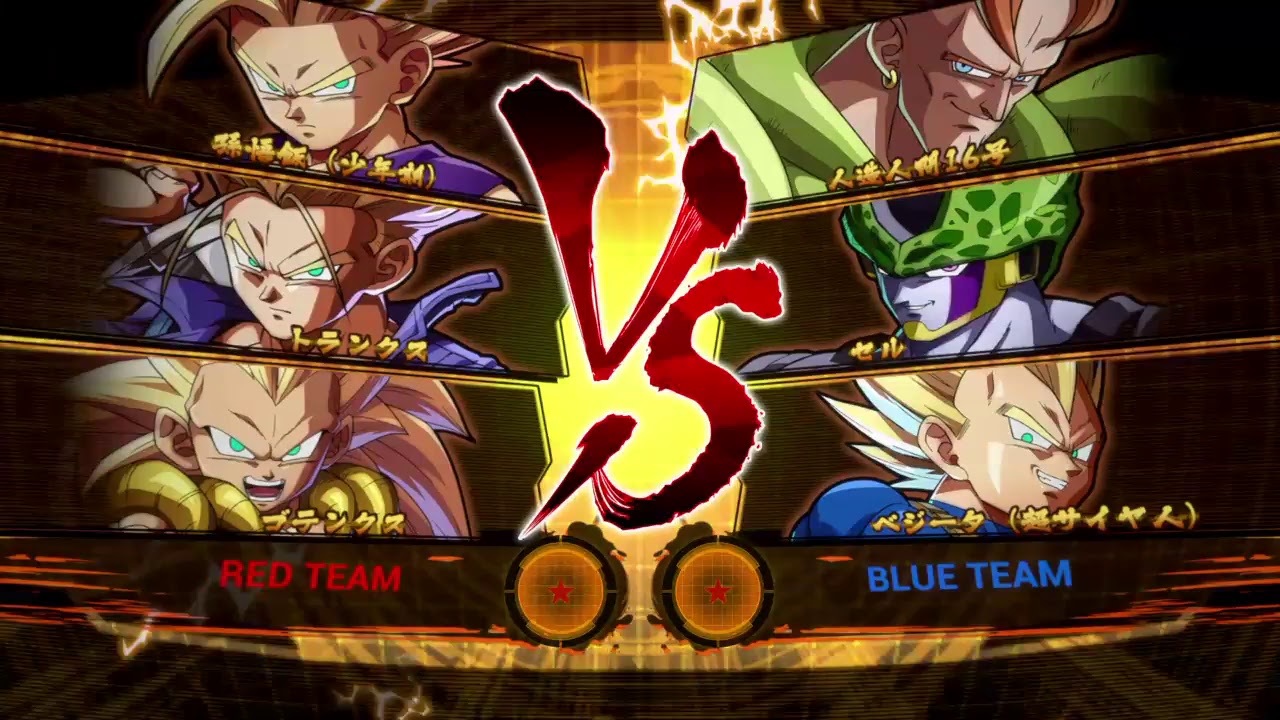The width and height of the screenshot is (1280, 720).
Task: Select the BLUE TEAM label
Action: pos(969,577)
